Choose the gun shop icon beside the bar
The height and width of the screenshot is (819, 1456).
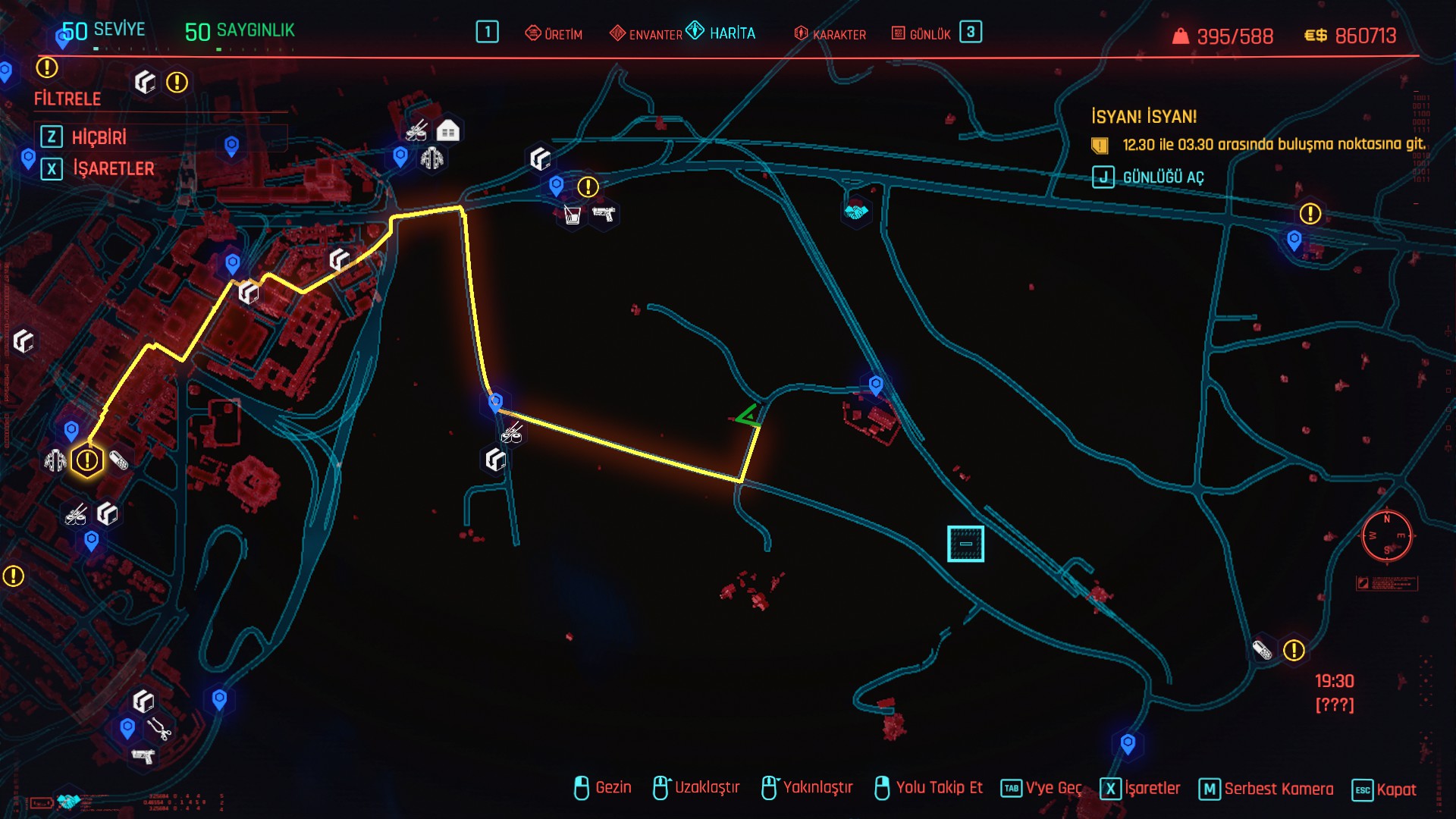click(604, 214)
